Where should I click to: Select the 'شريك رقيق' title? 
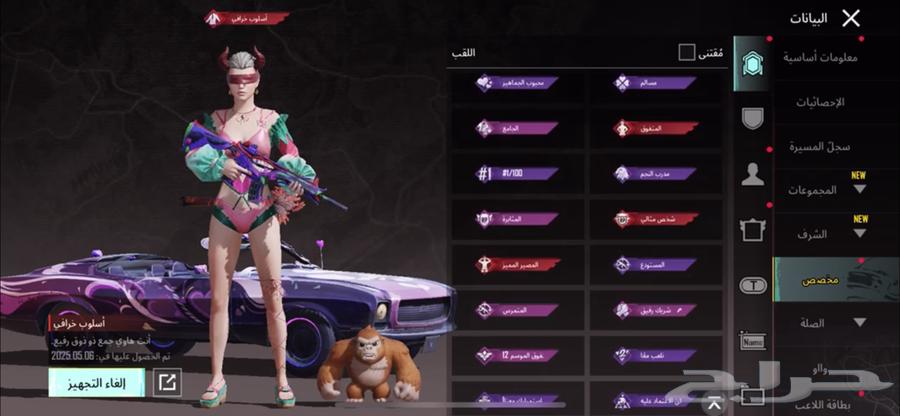click(x=654, y=310)
